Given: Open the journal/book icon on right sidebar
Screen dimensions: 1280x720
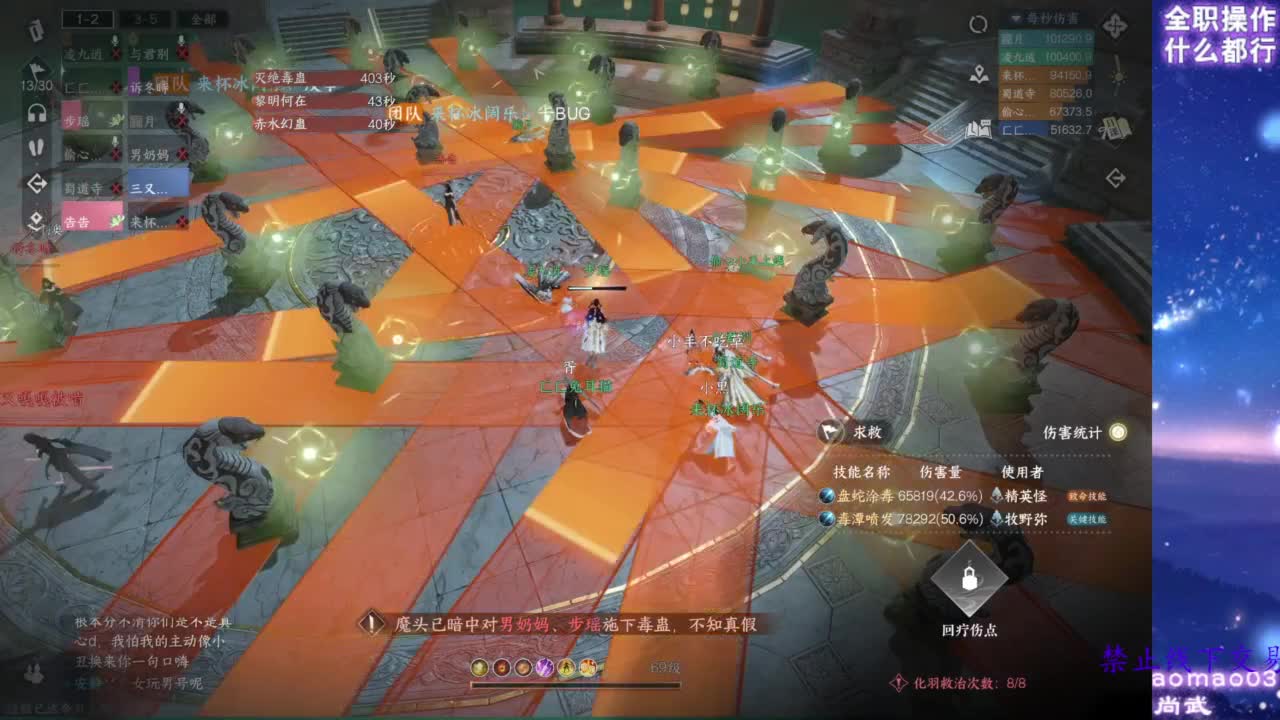Looking at the screenshot, I should (1115, 130).
